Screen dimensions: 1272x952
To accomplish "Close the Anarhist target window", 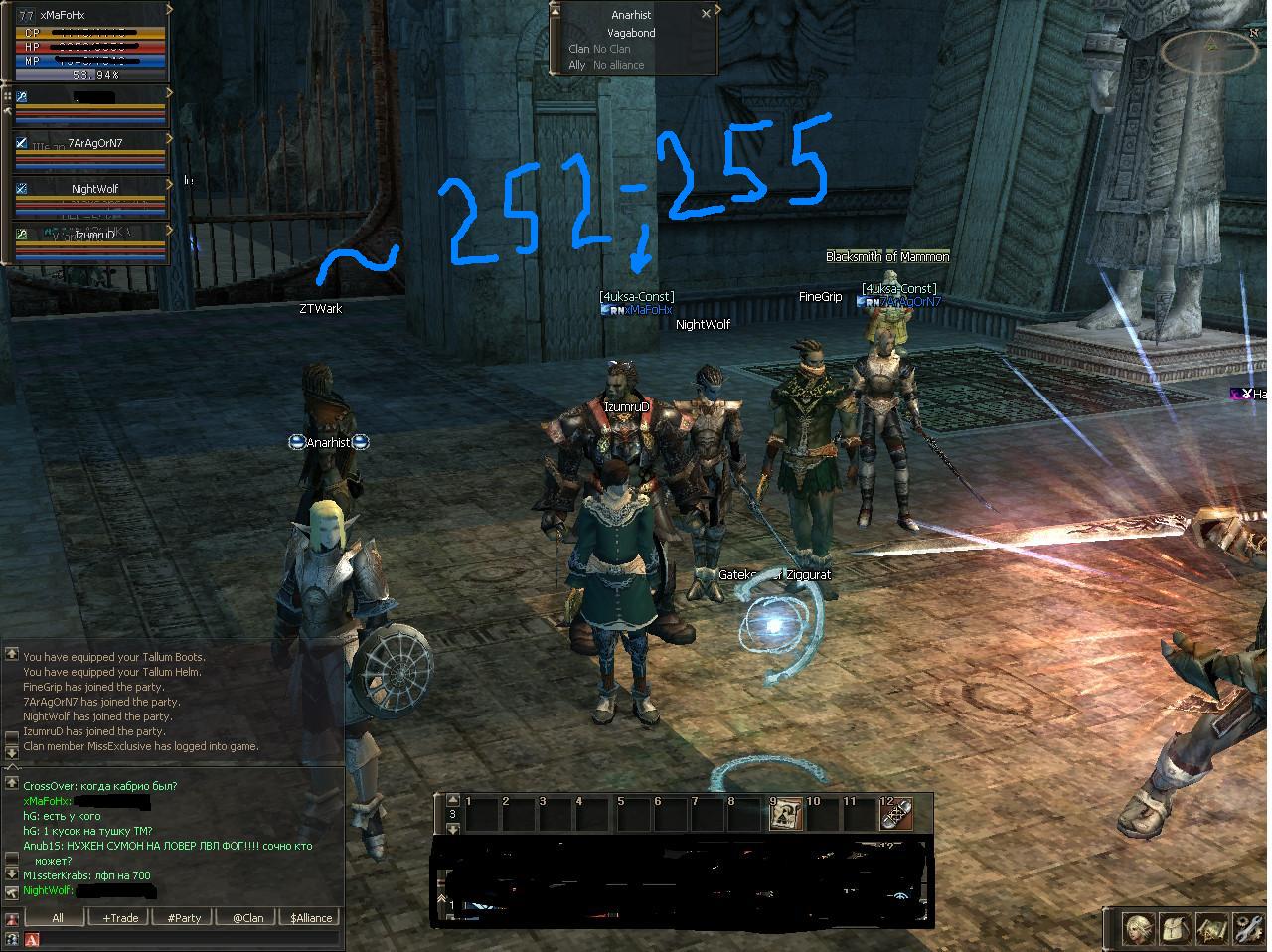I will coord(706,15).
